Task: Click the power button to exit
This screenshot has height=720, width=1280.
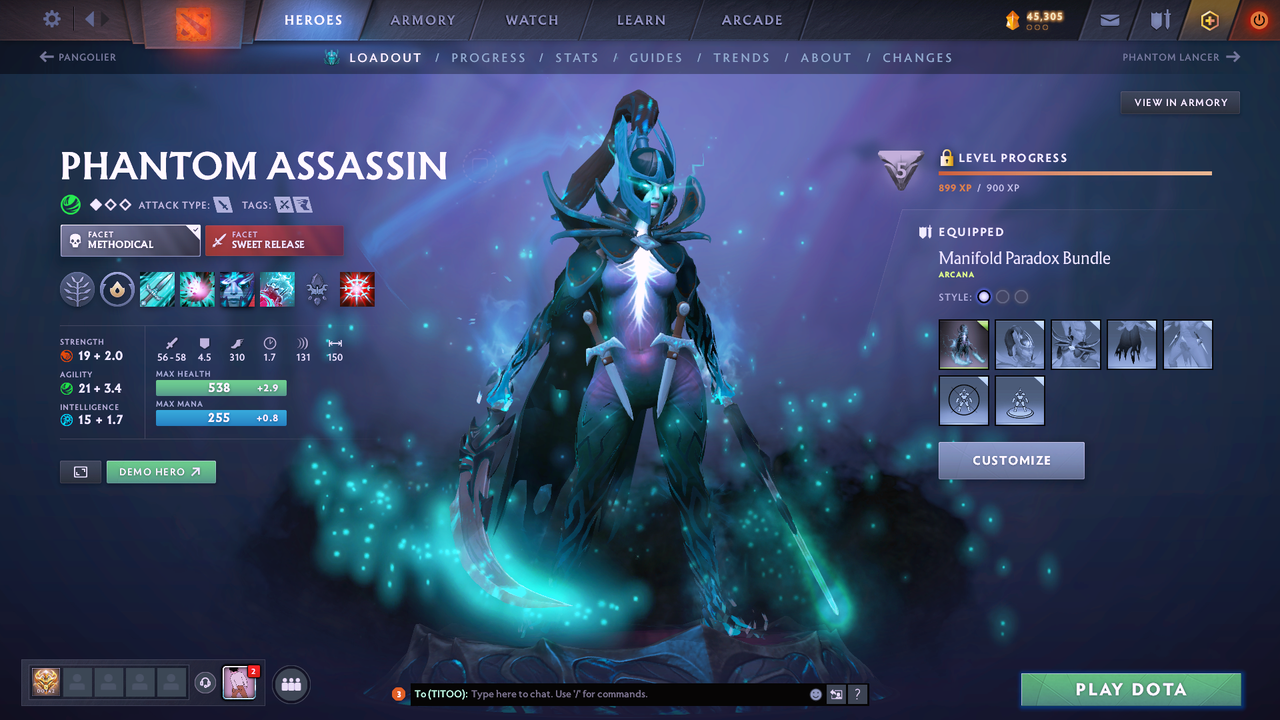Action: pos(1258,19)
